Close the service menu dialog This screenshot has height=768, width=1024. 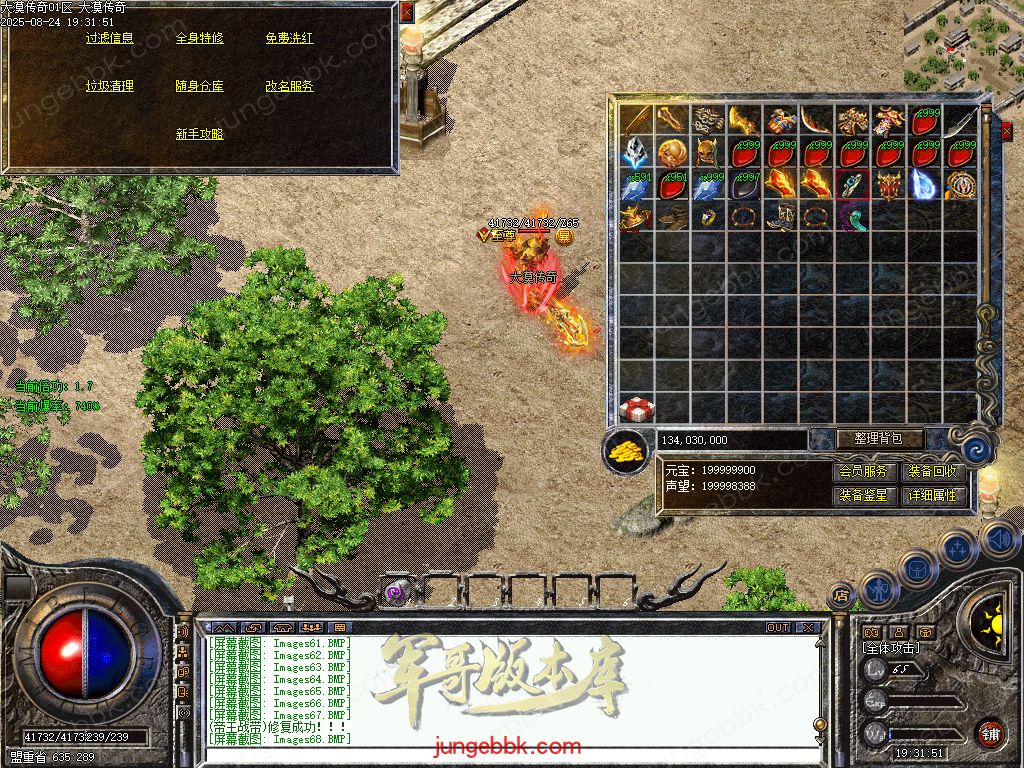[x=406, y=10]
